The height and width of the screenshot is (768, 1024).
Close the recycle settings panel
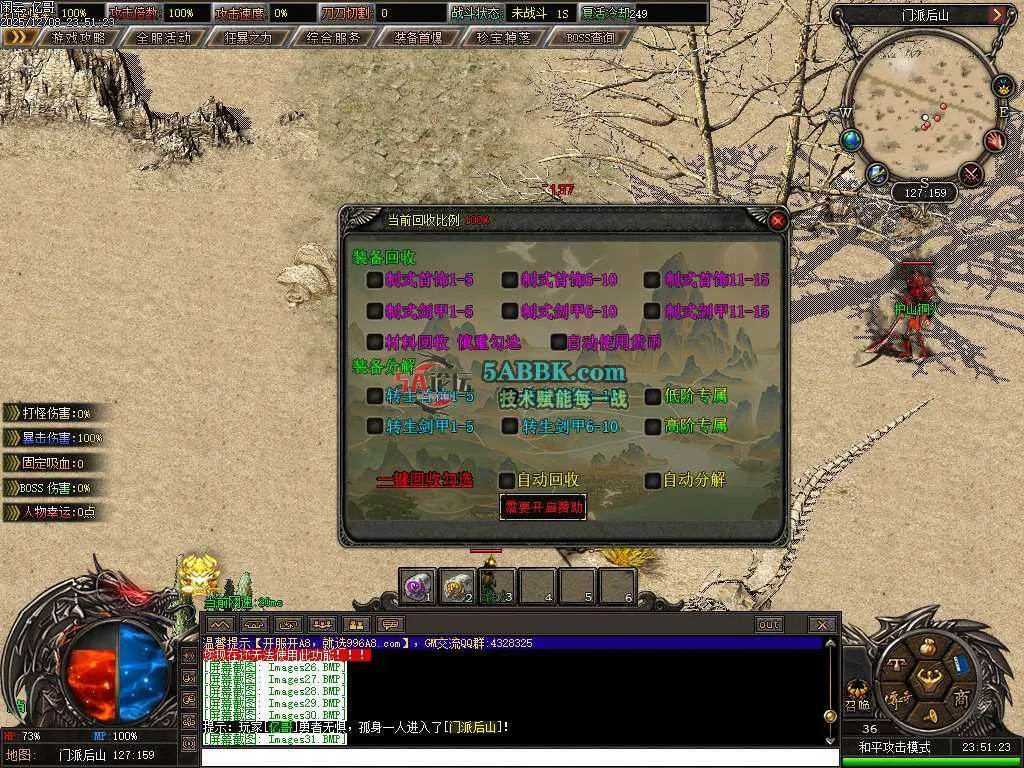778,220
